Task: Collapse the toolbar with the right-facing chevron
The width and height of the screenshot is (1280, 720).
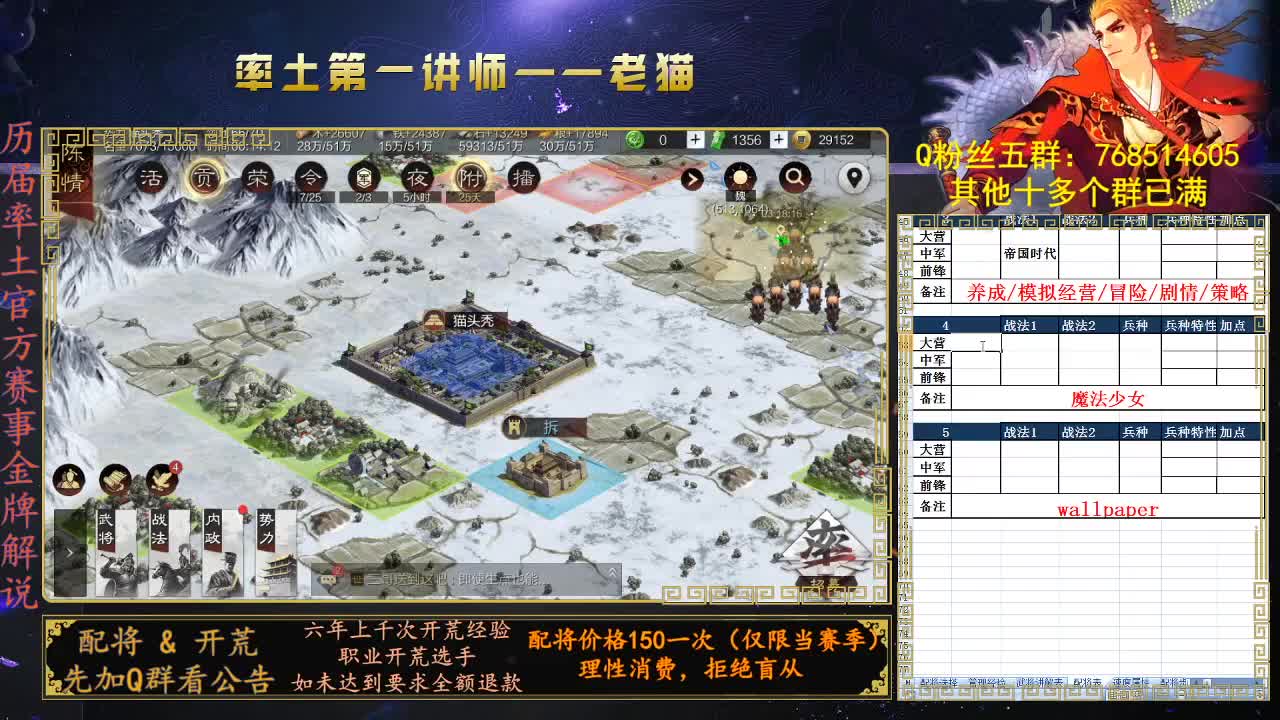Action: (x=692, y=178)
